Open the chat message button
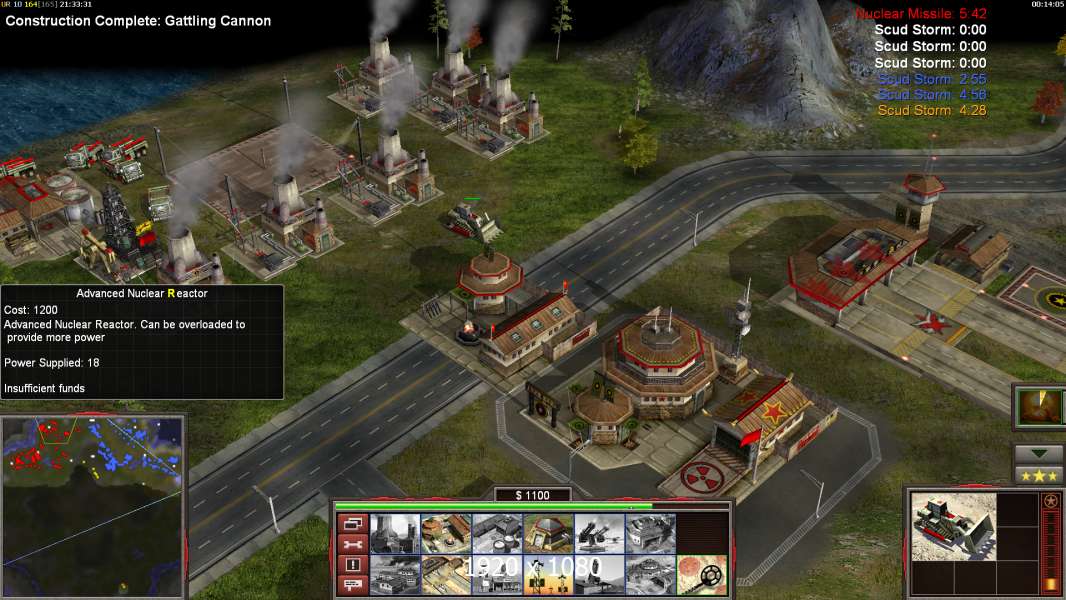The height and width of the screenshot is (600, 1066). click(x=353, y=585)
